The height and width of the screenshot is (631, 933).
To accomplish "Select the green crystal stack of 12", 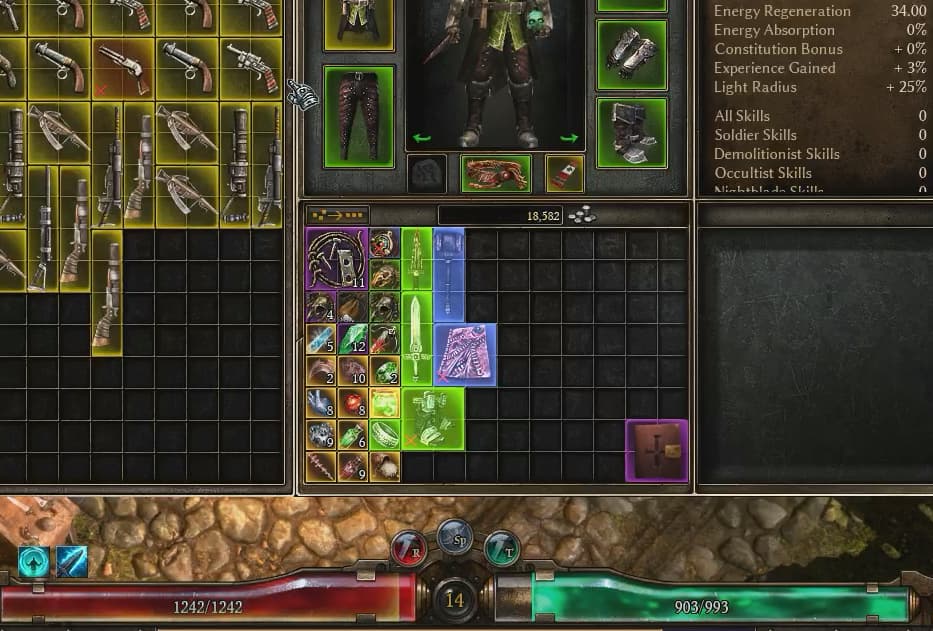I will point(353,339).
